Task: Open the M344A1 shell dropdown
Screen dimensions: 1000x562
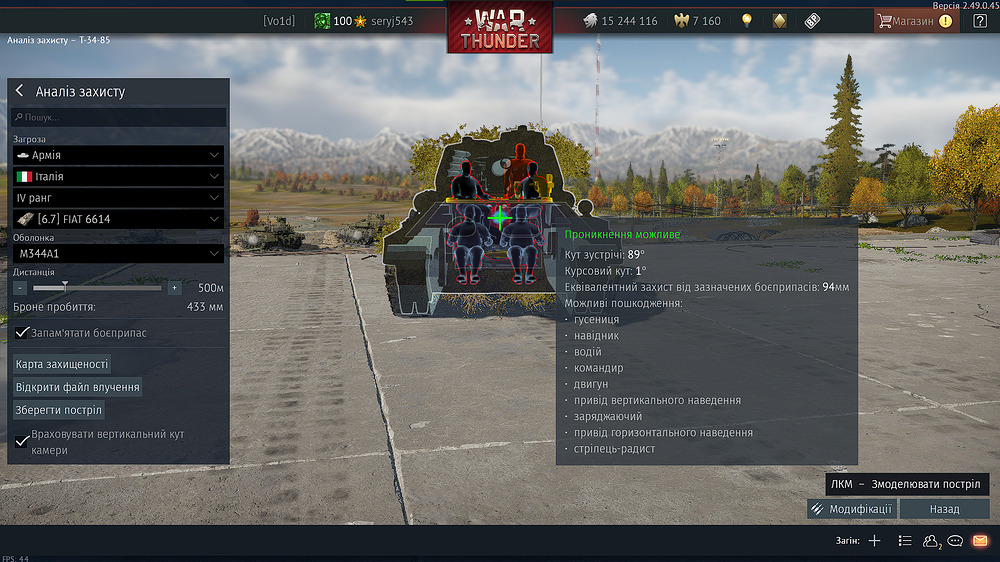Action: pos(118,254)
